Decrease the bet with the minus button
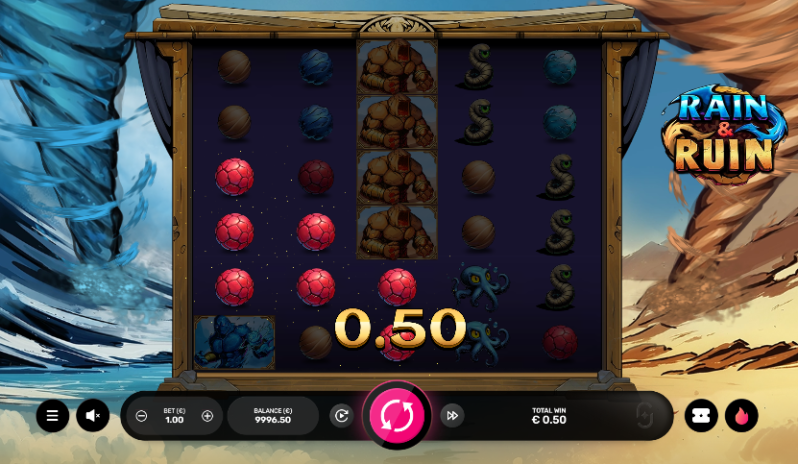The width and height of the screenshot is (798, 464). pos(142,416)
